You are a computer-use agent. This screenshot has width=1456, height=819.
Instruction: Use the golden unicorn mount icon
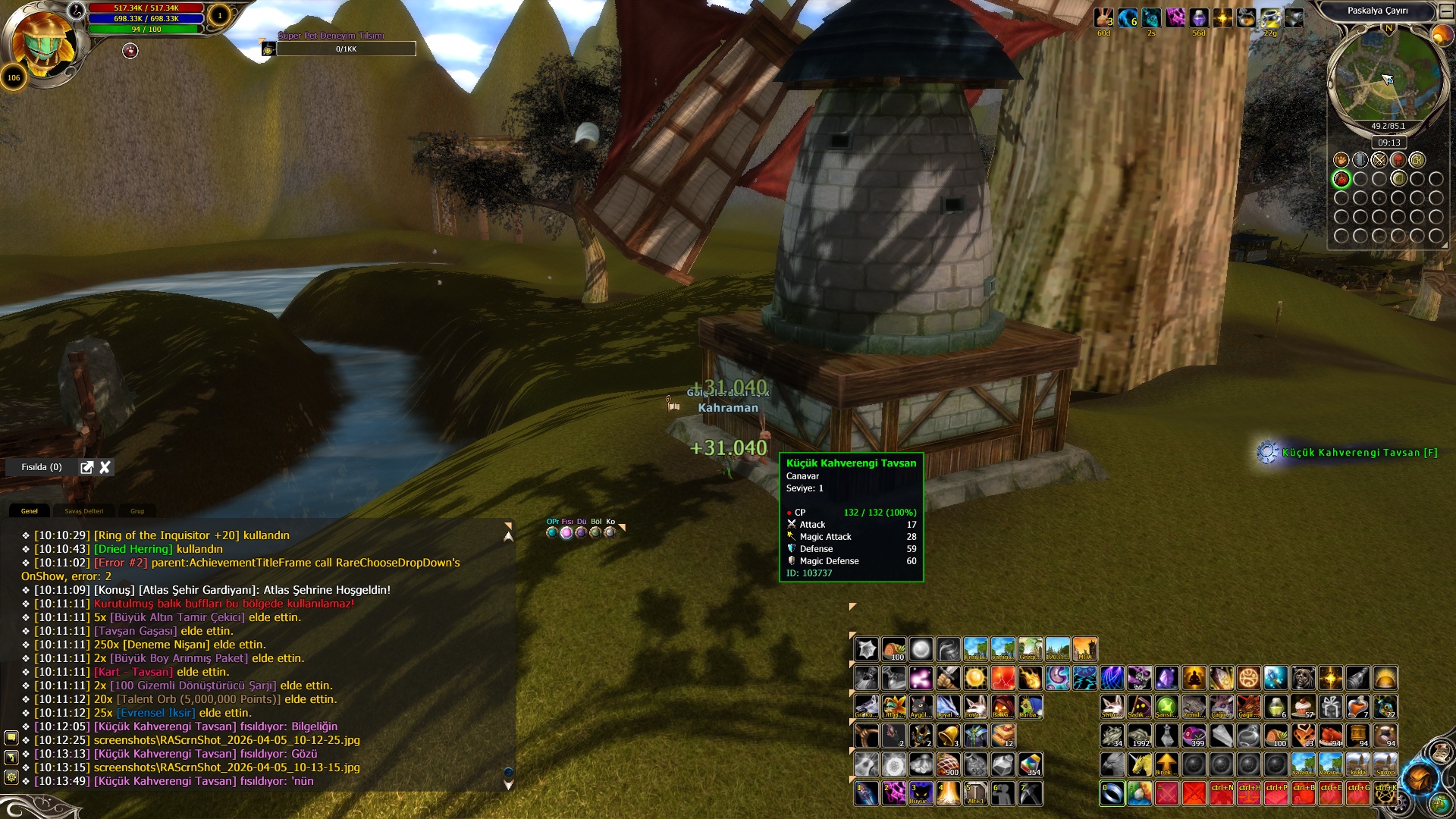[x=1139, y=764]
